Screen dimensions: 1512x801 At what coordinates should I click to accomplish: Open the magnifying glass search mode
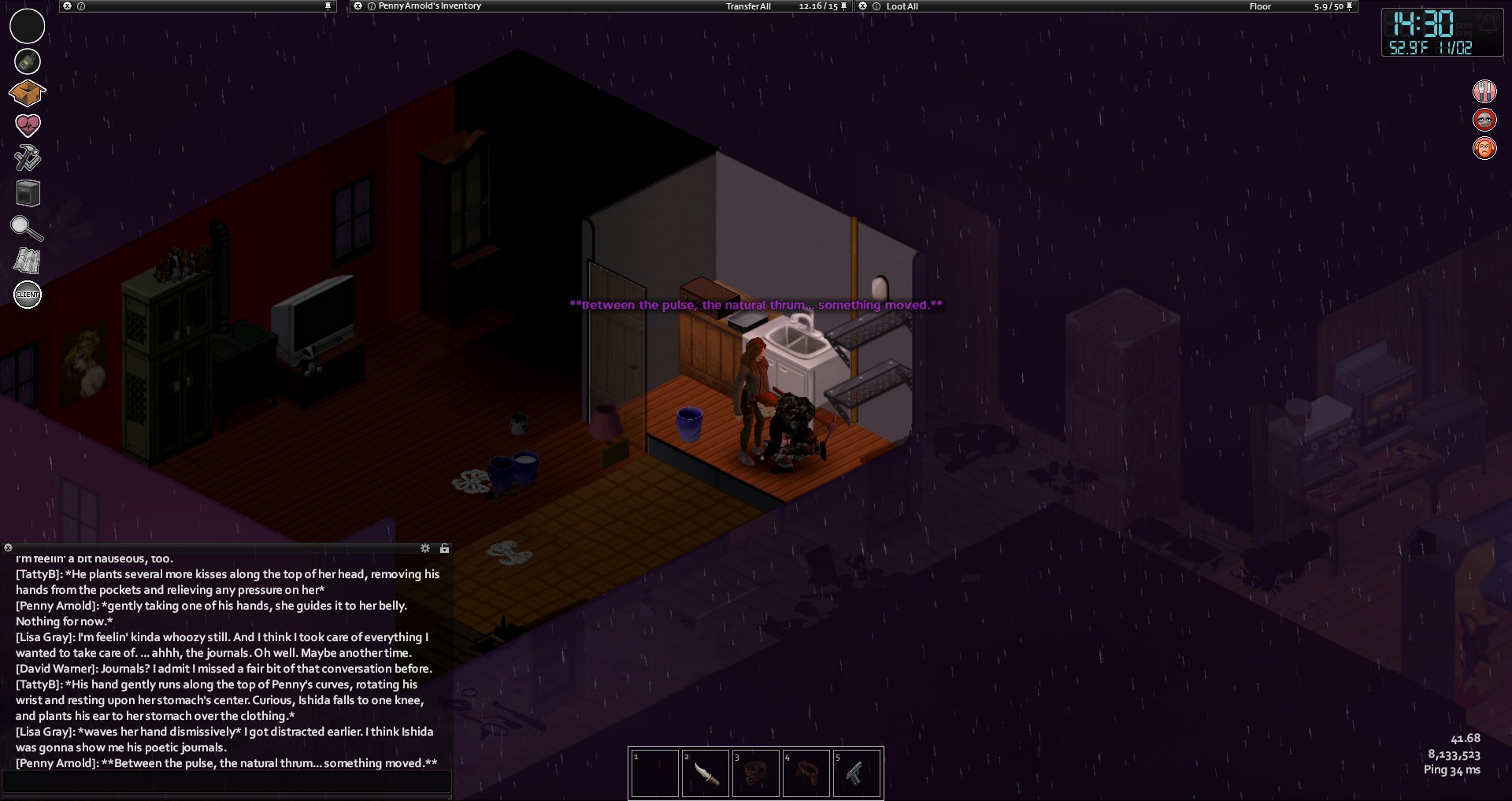tap(26, 228)
